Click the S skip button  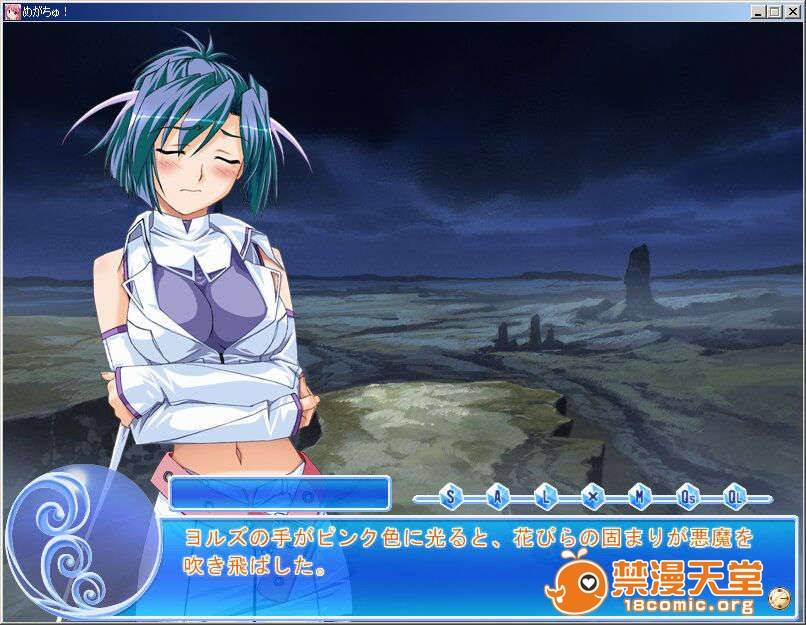(450, 495)
